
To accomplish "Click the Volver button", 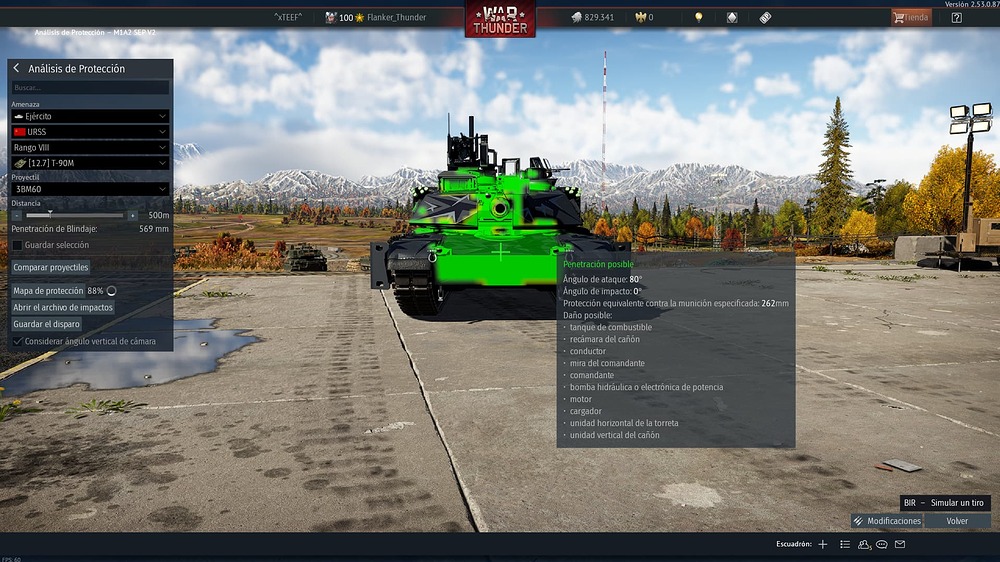I will pos(957,521).
